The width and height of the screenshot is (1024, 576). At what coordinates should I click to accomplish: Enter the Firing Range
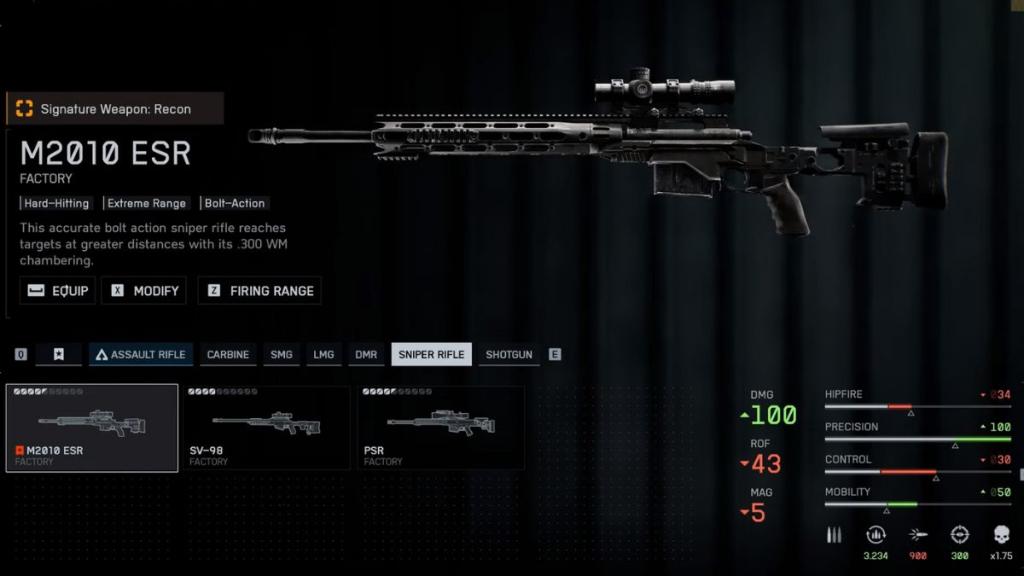point(259,291)
